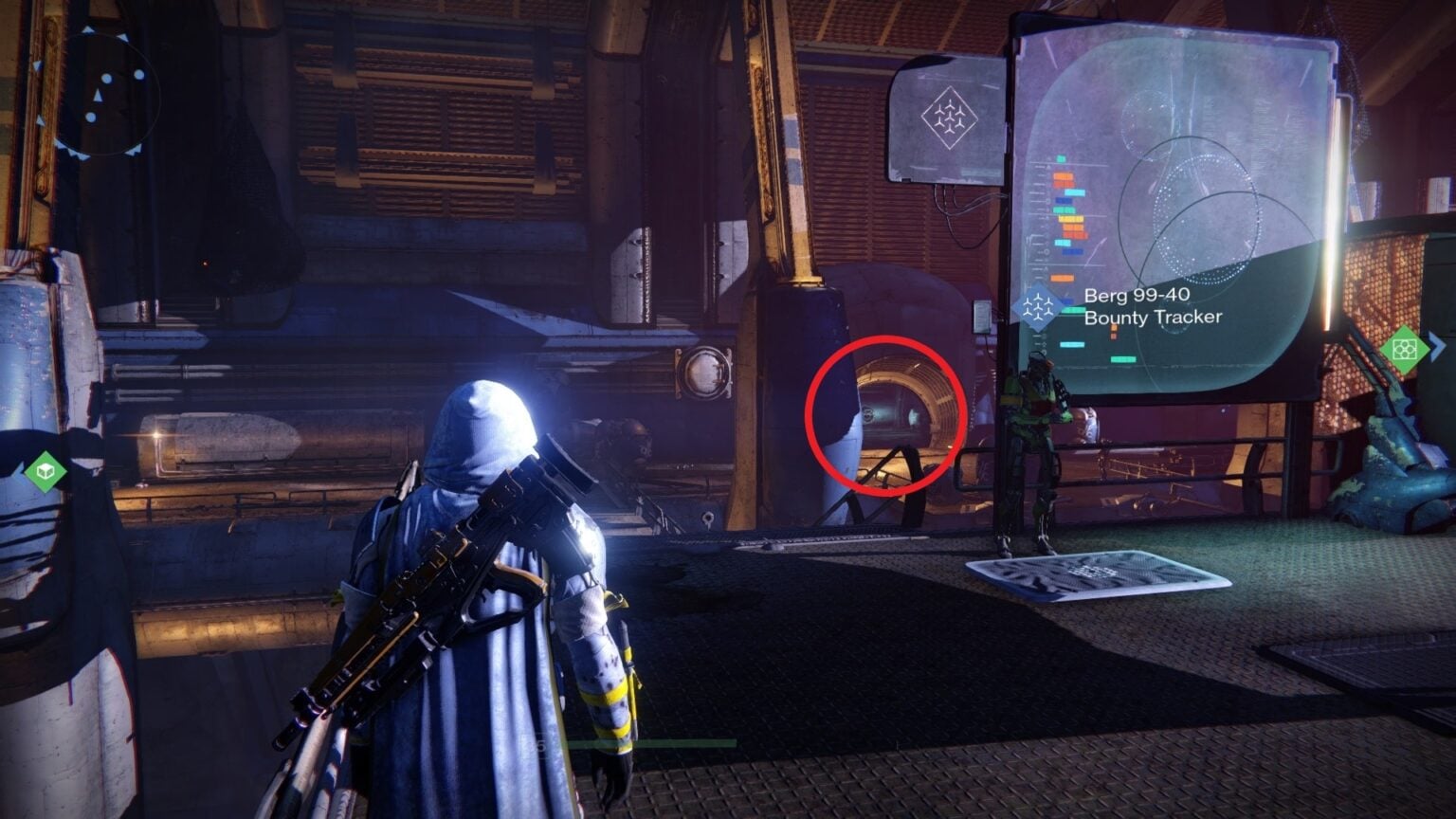Select the tri-glyph symbol inside the blue diamond
Image resolution: width=1456 pixels, height=819 pixels.
(1040, 307)
